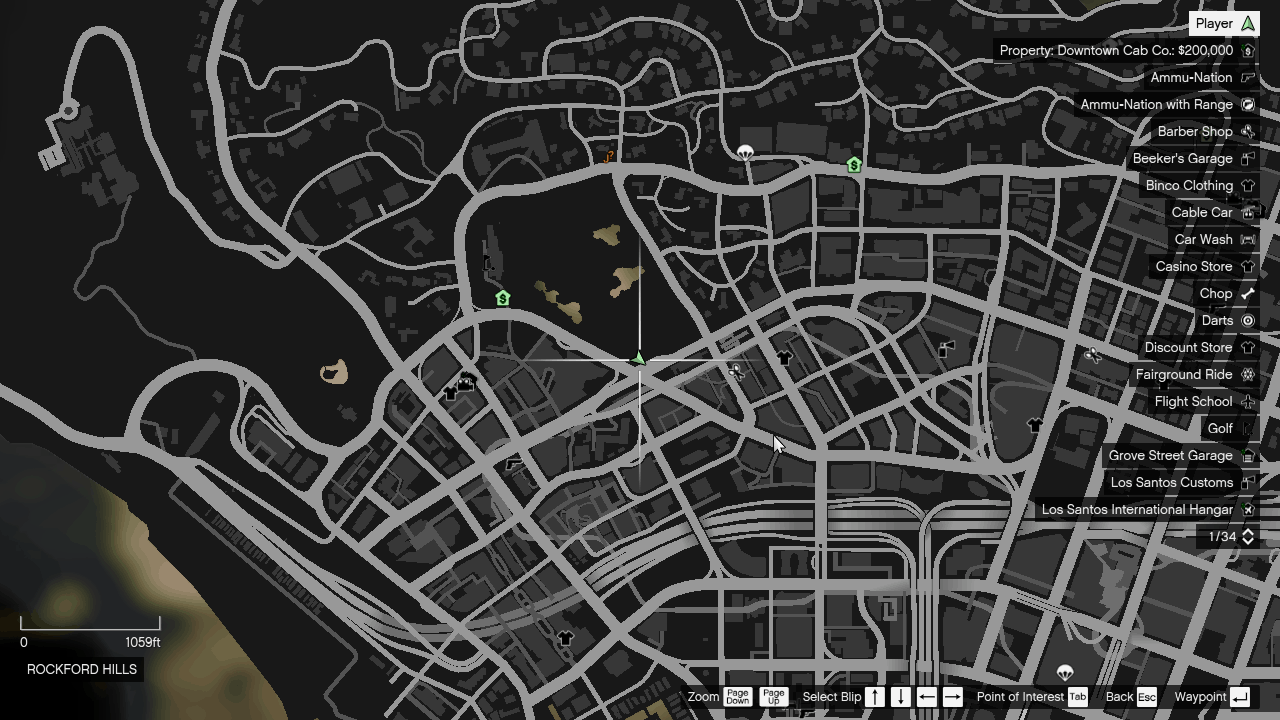Click the Darts dartboard icon
This screenshot has width=1280, height=720.
click(x=1246, y=320)
